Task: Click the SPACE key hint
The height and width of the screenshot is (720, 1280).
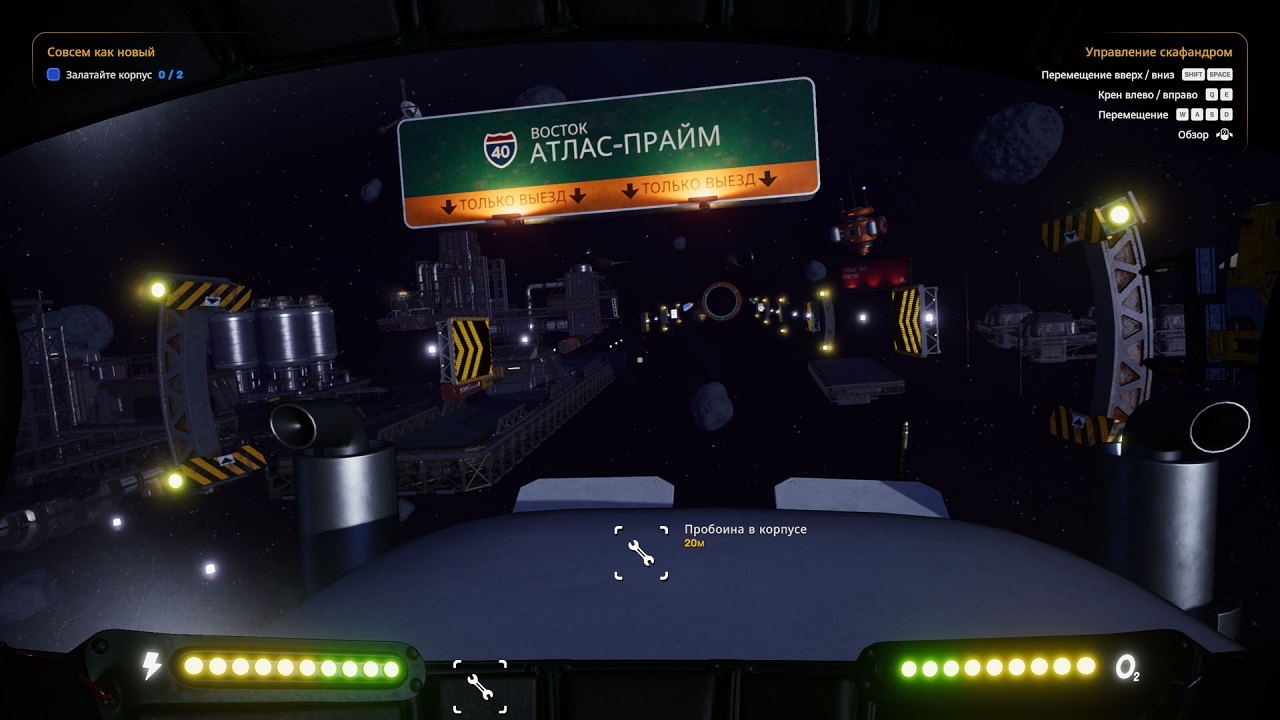Action: point(1221,74)
